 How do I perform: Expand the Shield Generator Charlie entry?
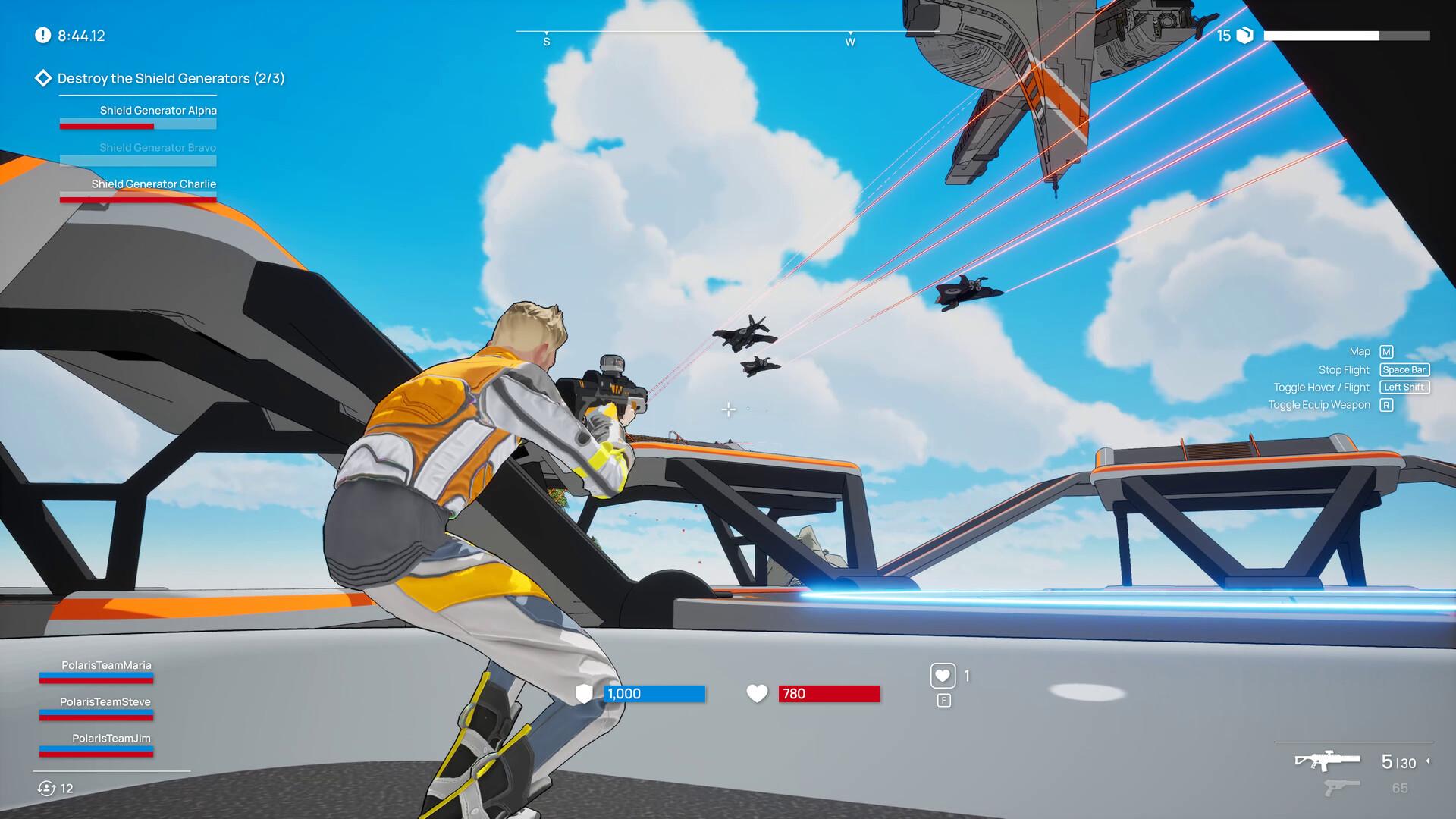point(153,184)
